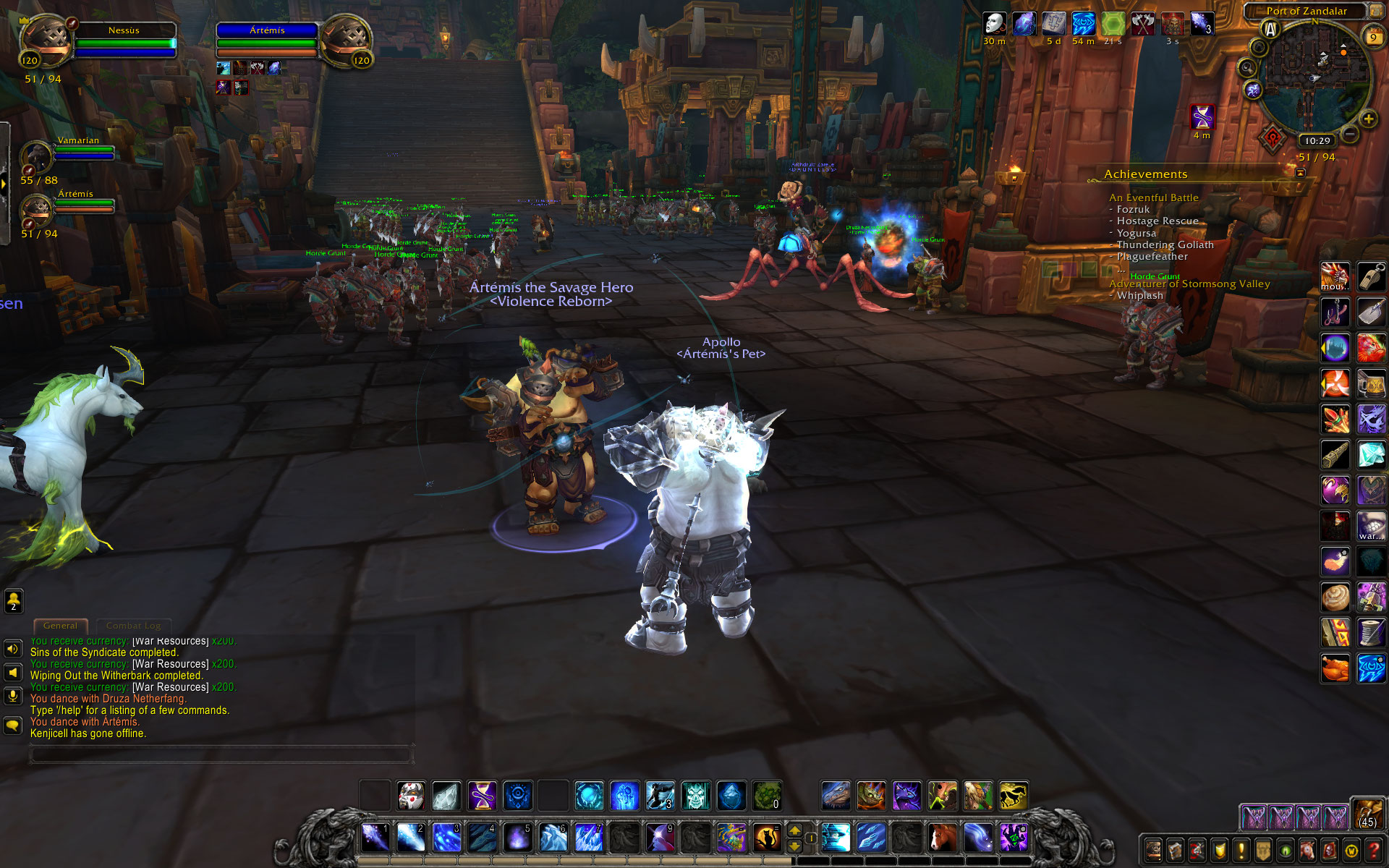This screenshot has width=1389, height=868.
Task: Open the Spellbook micro button
Action: click(x=1176, y=851)
